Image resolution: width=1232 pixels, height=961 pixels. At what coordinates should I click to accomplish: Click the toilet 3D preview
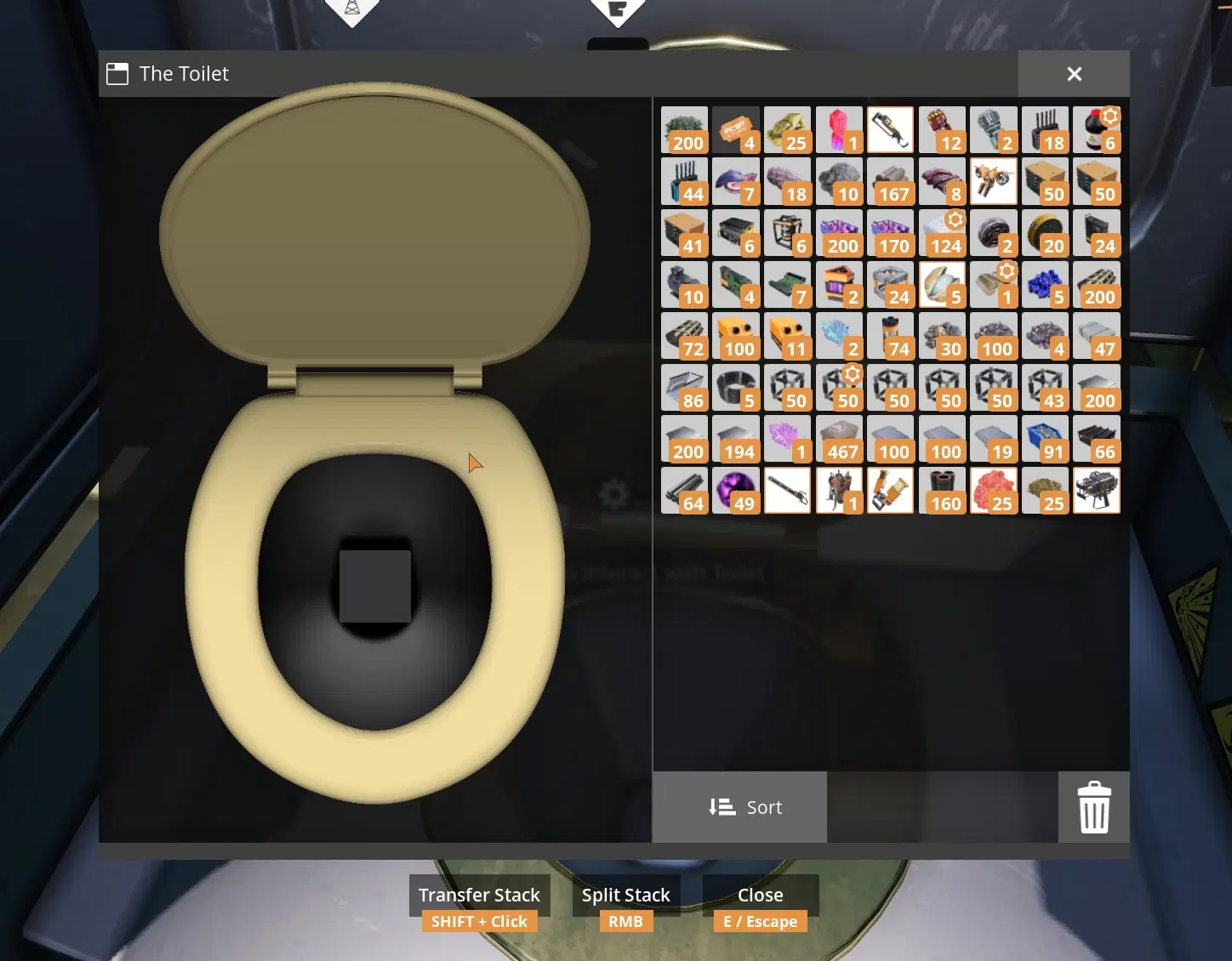374,468
